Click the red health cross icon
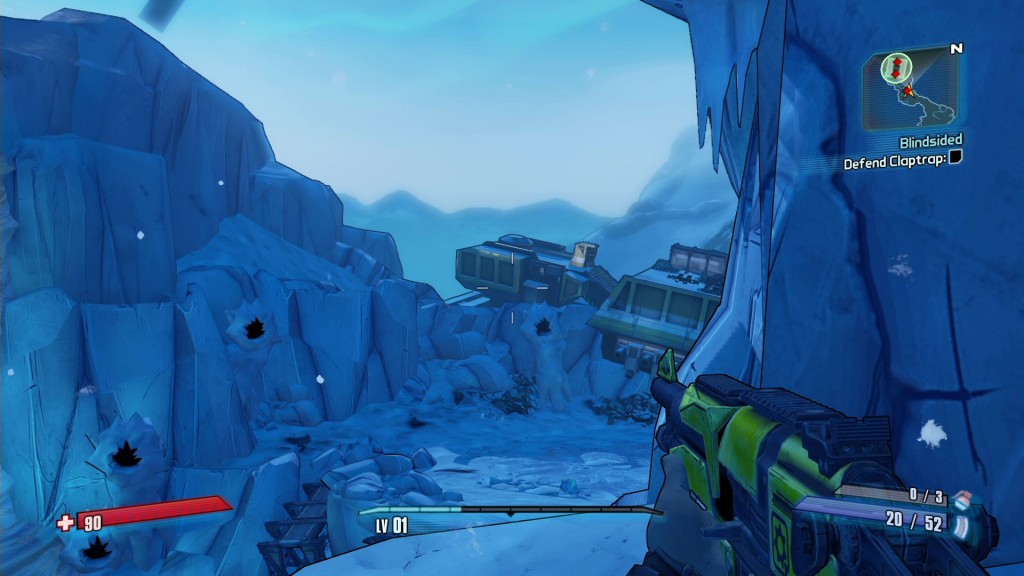Screen dimensions: 1024x576 pyautogui.click(x=66, y=521)
